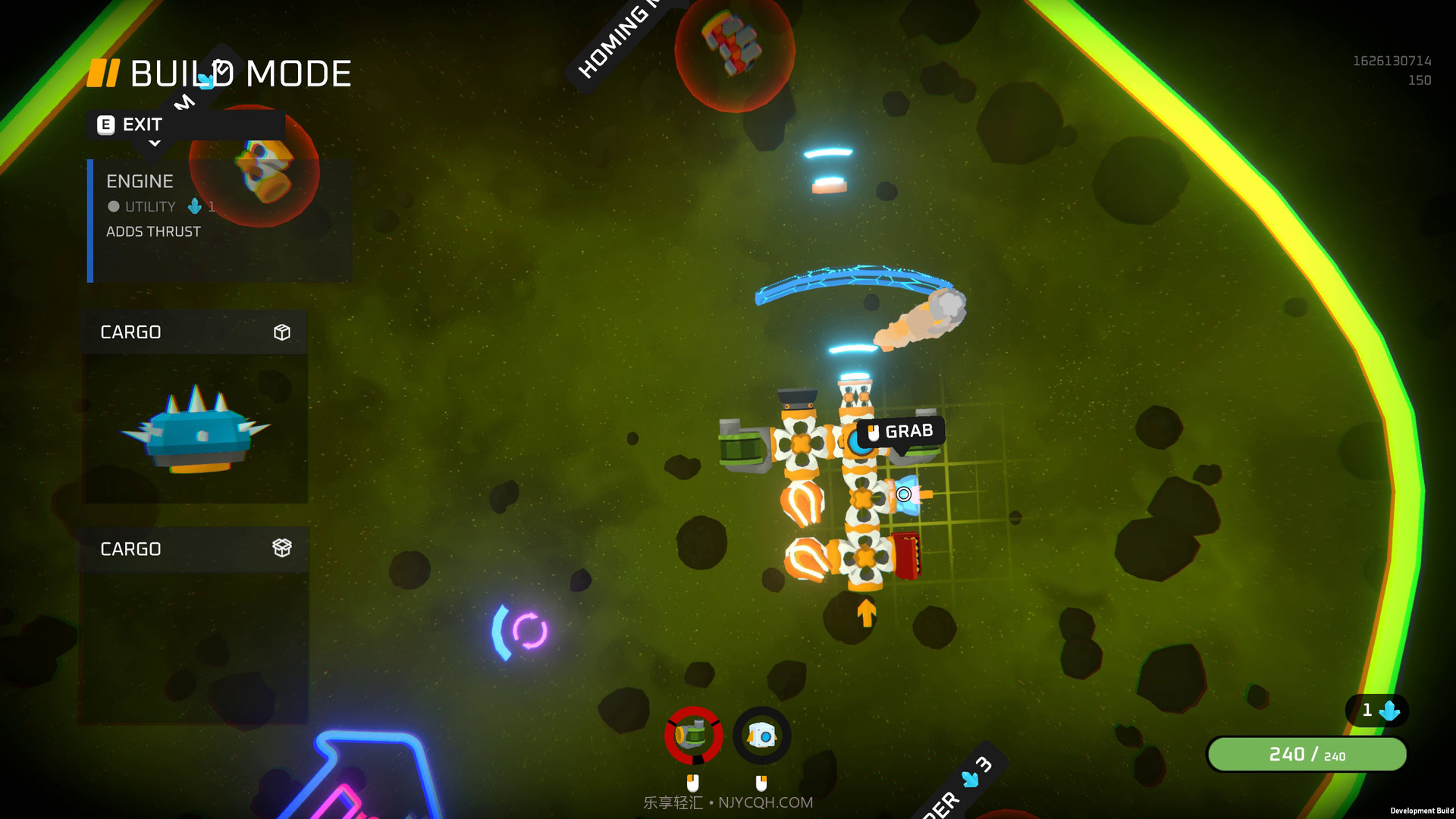
Task: Click the crate icon on the first CARGO panel
Action: point(282,331)
